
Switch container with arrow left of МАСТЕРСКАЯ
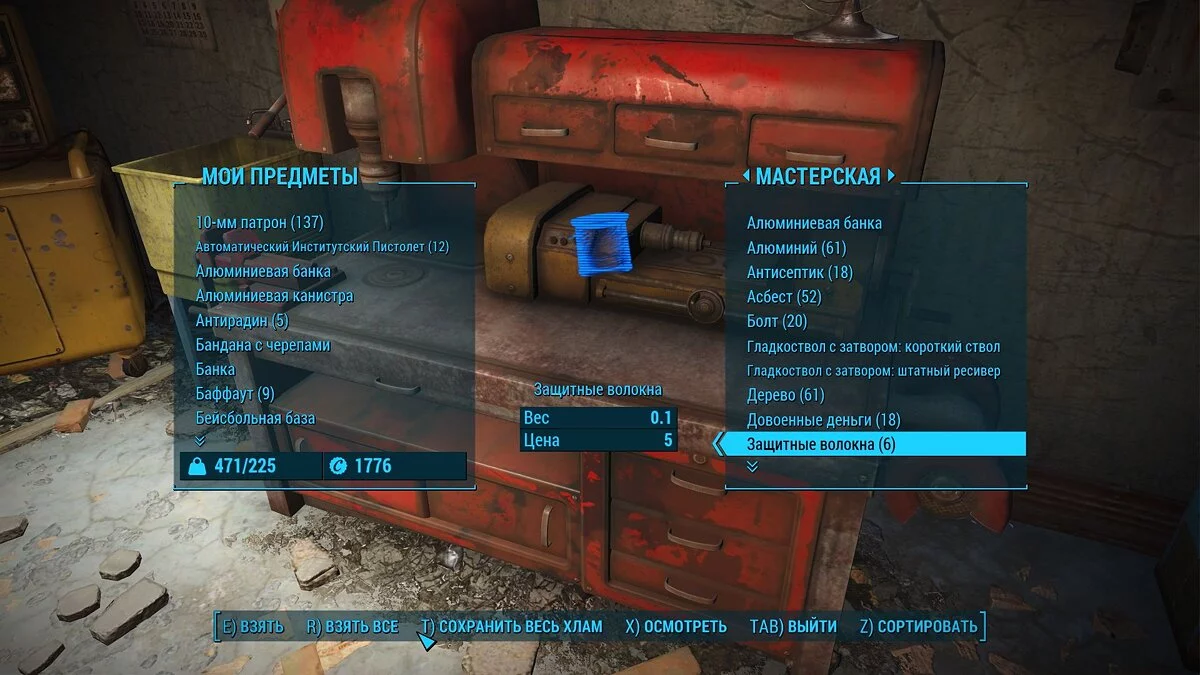click(x=745, y=177)
